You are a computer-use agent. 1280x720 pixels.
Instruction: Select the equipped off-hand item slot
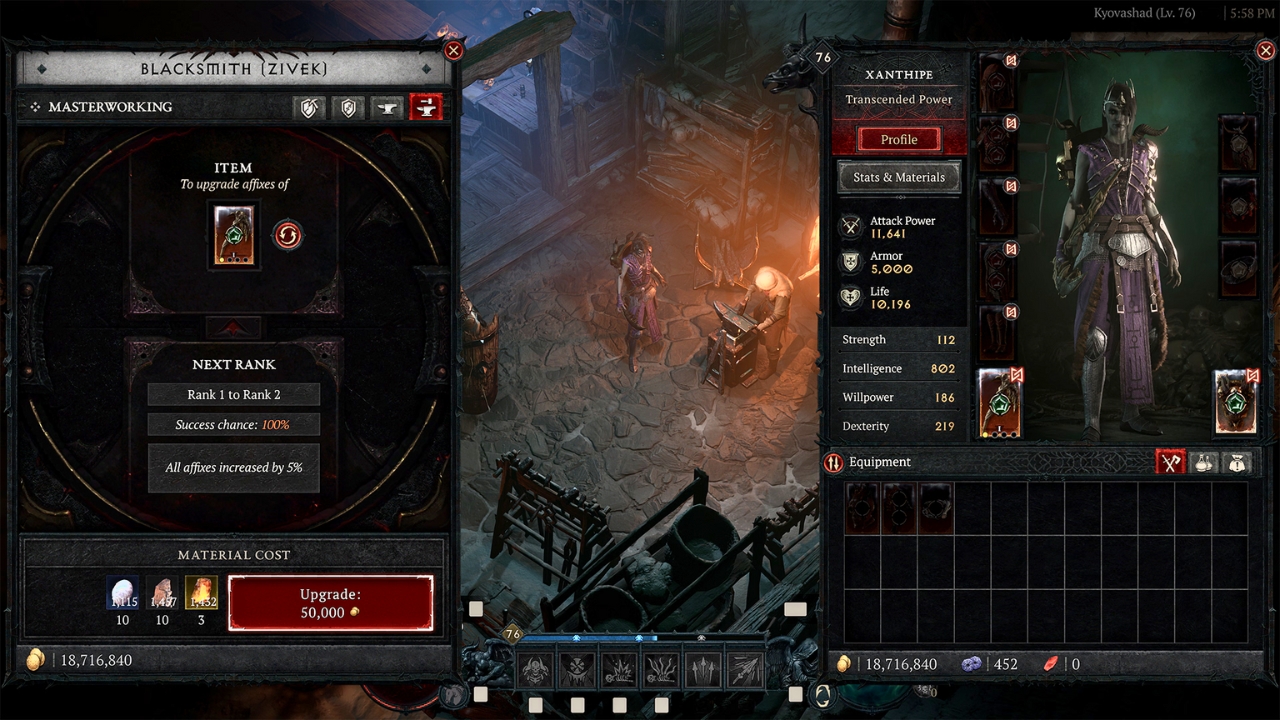point(1236,403)
